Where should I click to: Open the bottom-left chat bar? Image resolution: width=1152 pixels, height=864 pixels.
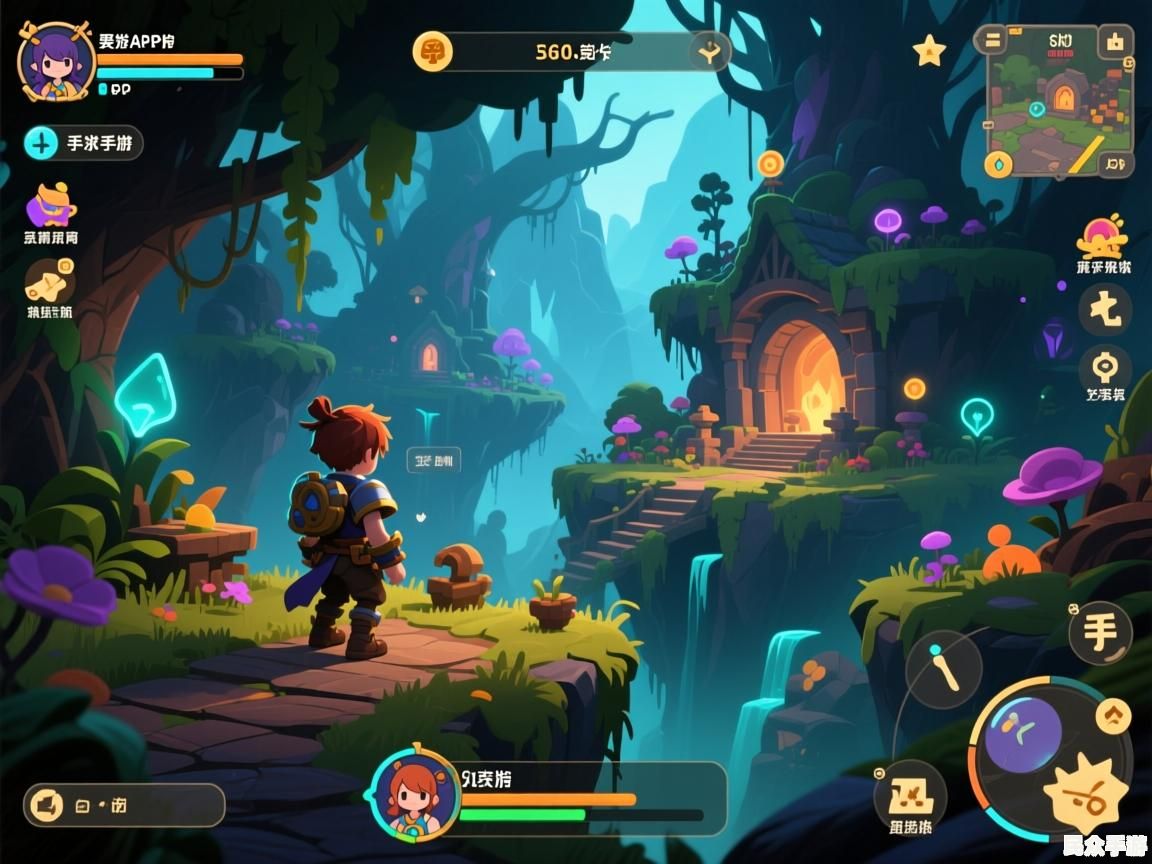(124, 805)
